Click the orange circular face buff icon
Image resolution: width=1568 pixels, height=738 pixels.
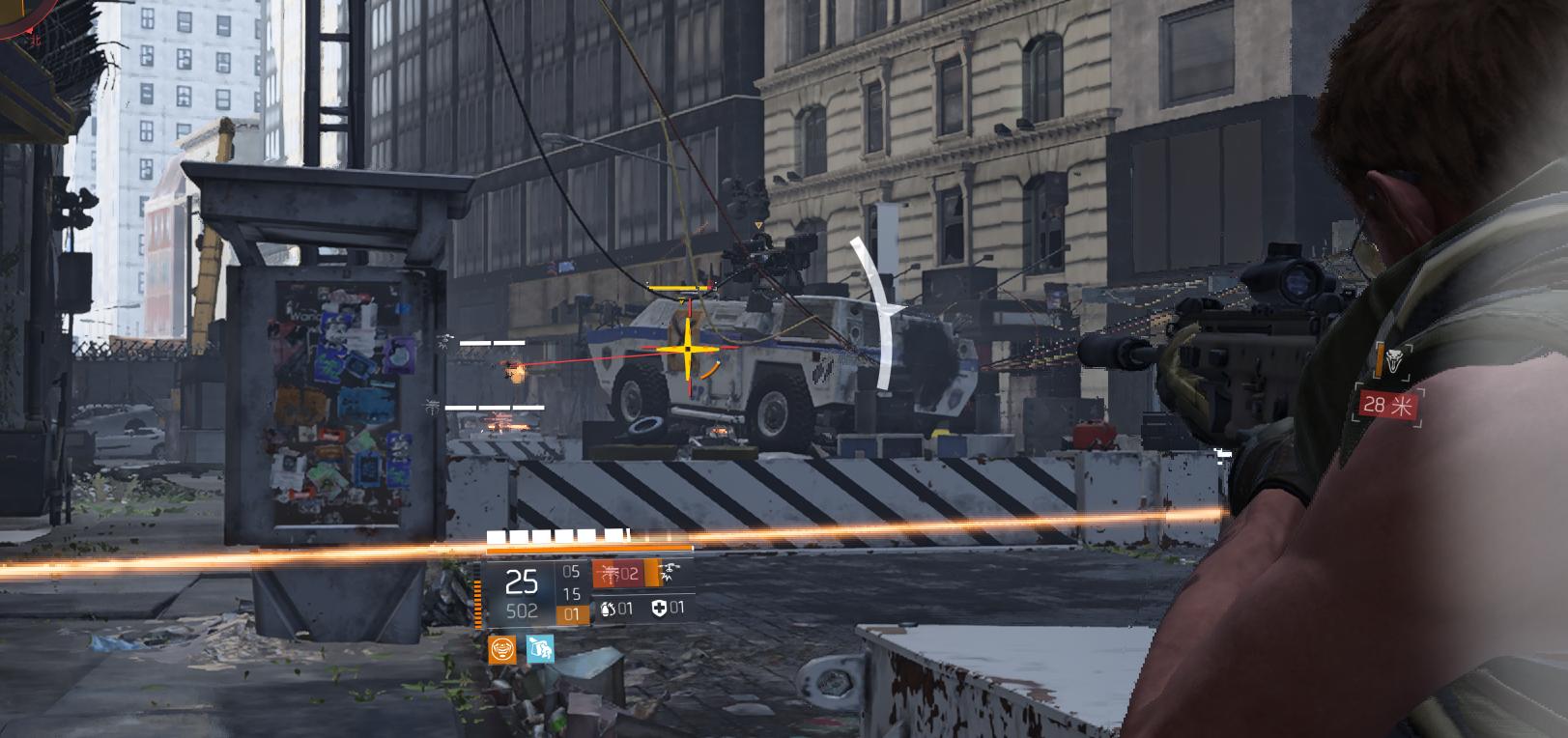501,649
